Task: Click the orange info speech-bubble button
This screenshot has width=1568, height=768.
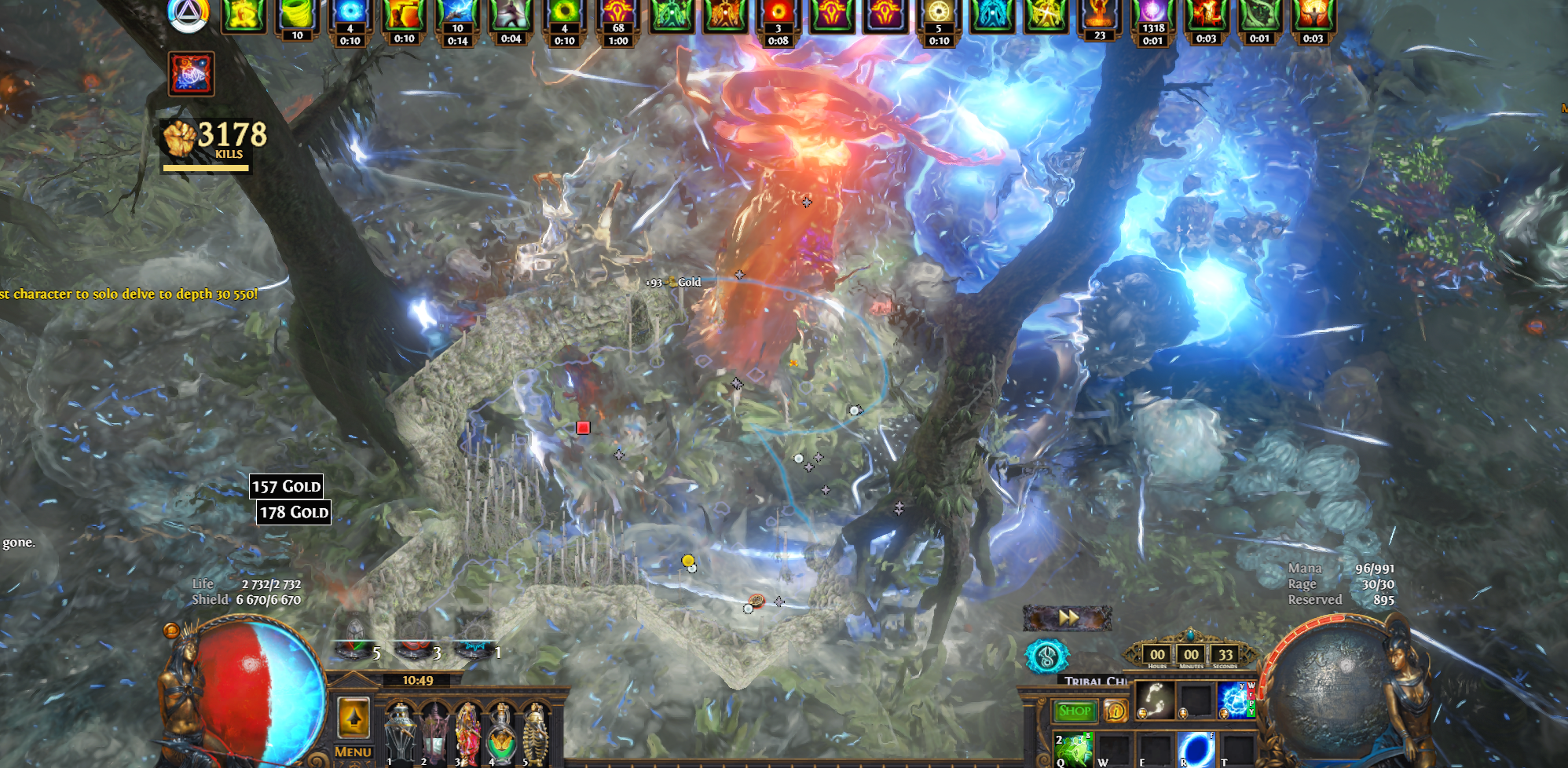Action: coord(1116,711)
